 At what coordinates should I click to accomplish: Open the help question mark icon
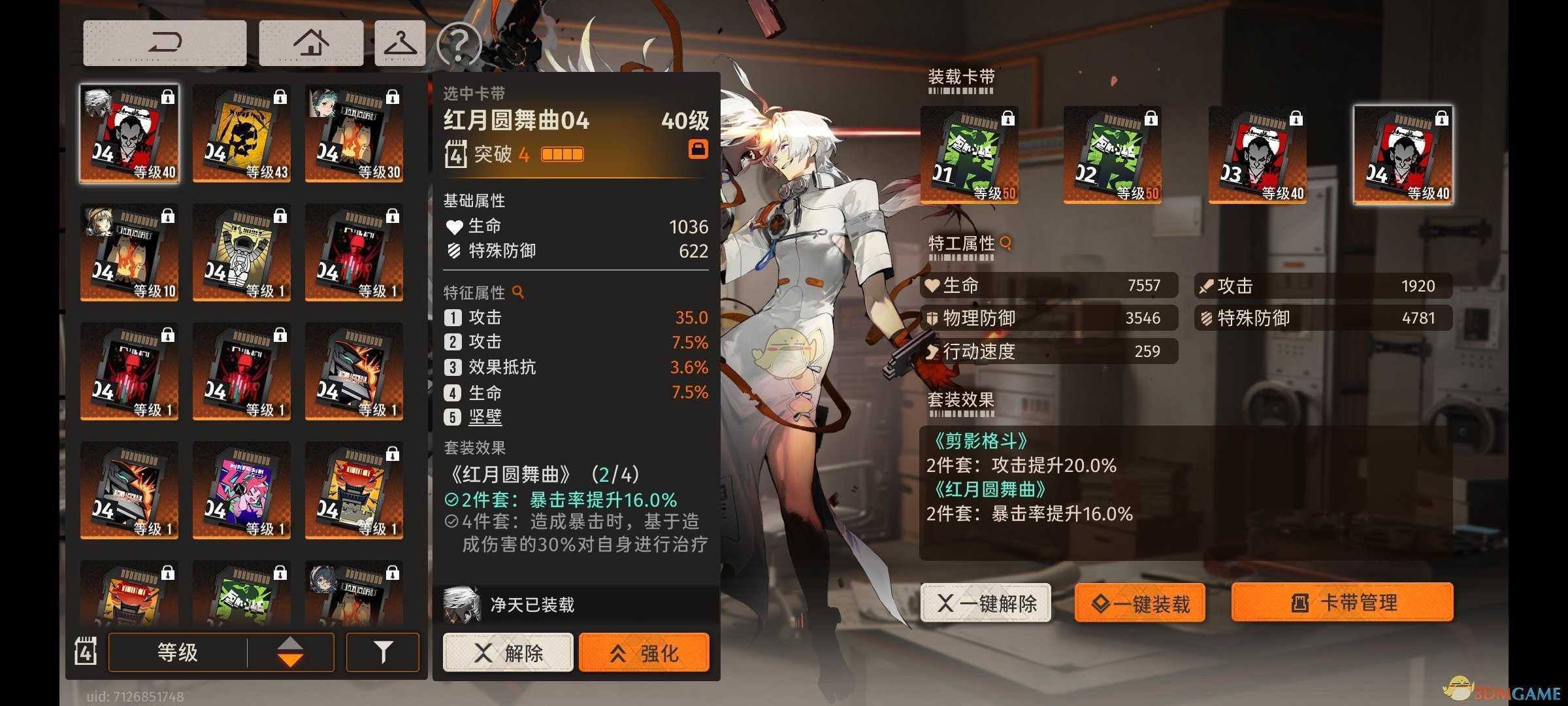pyautogui.click(x=459, y=41)
